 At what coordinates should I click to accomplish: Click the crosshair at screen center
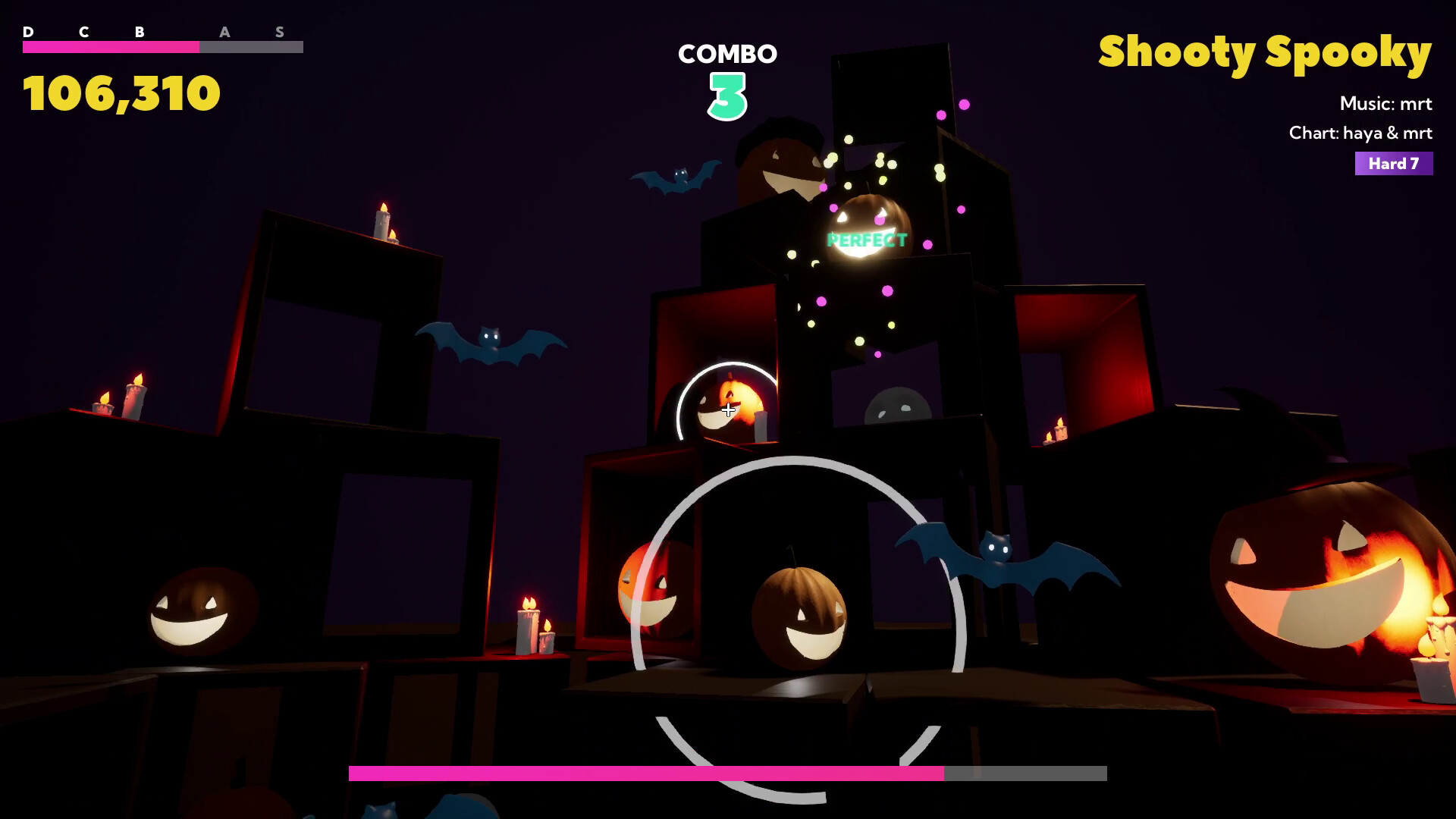tap(728, 409)
